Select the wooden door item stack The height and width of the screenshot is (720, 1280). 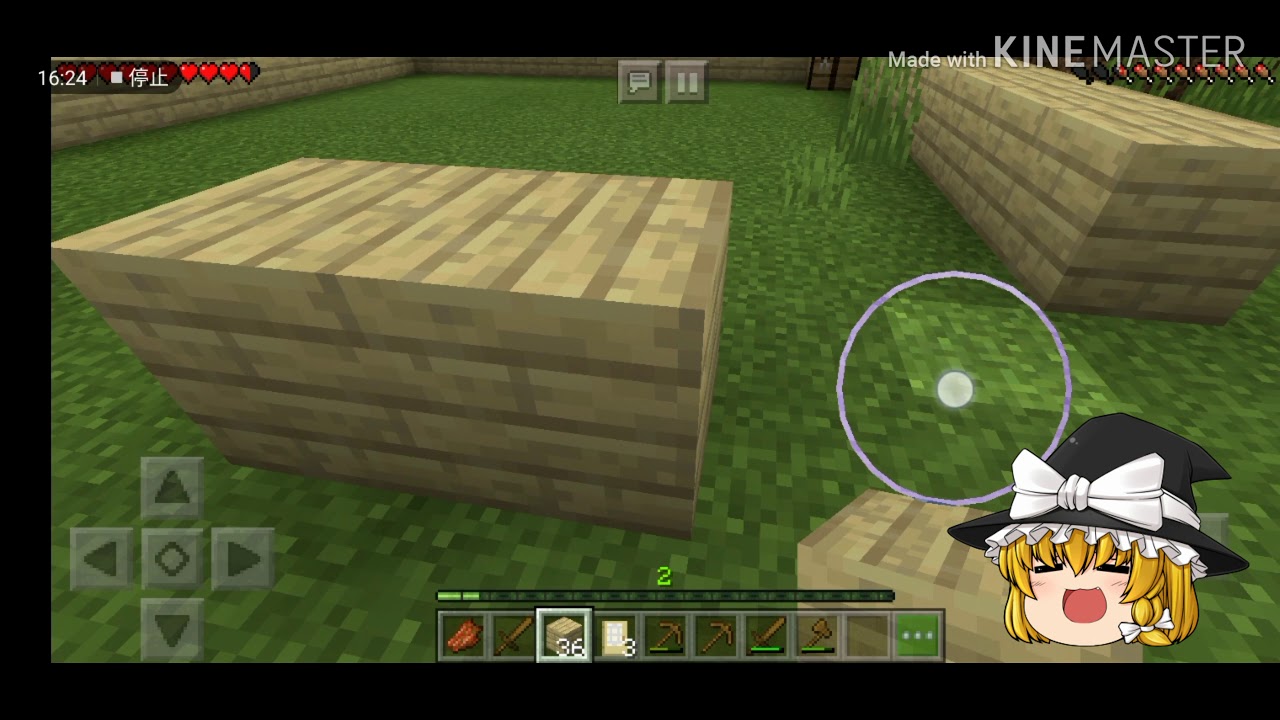point(616,632)
